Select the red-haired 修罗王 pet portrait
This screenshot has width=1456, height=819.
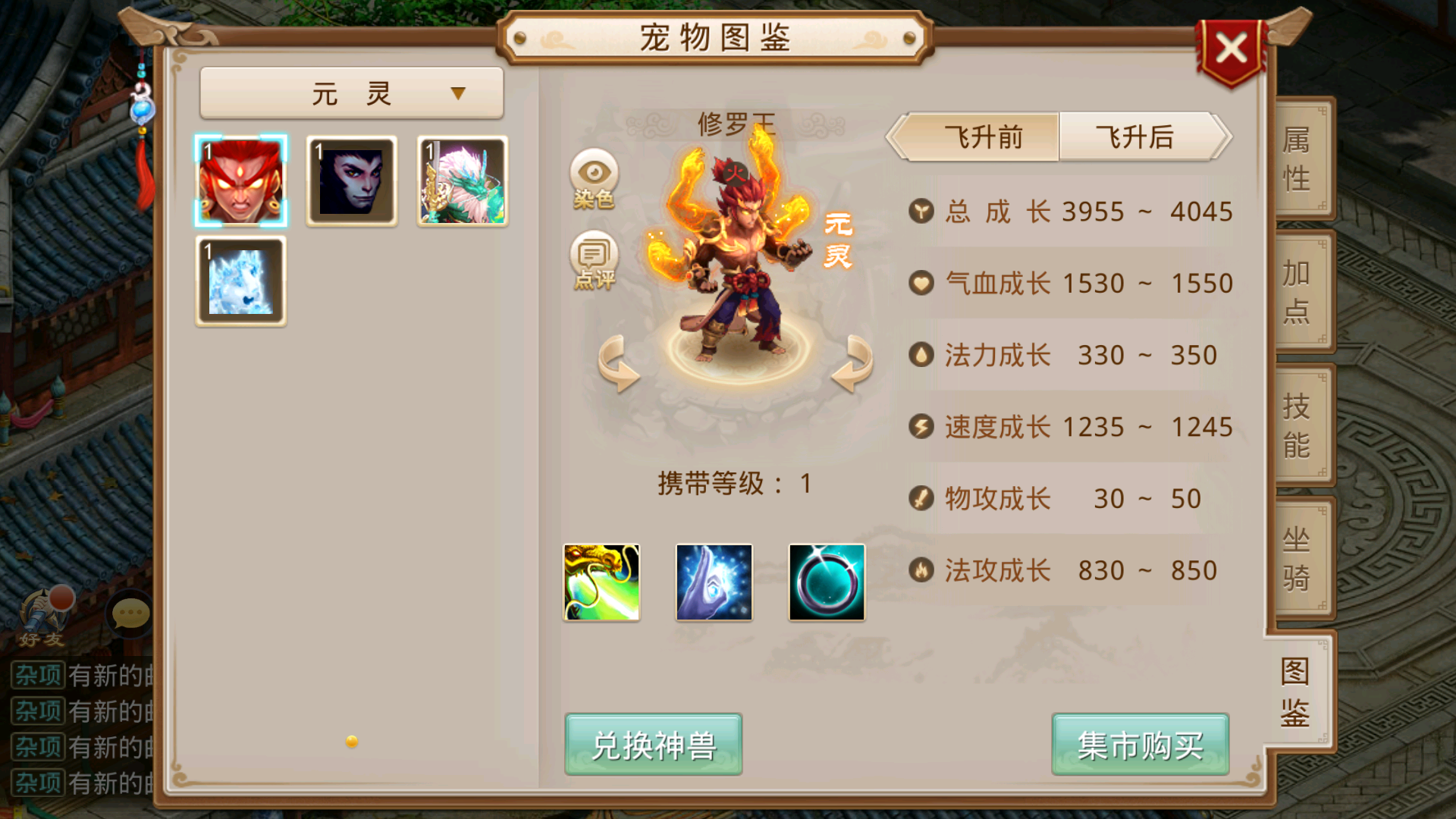[241, 180]
